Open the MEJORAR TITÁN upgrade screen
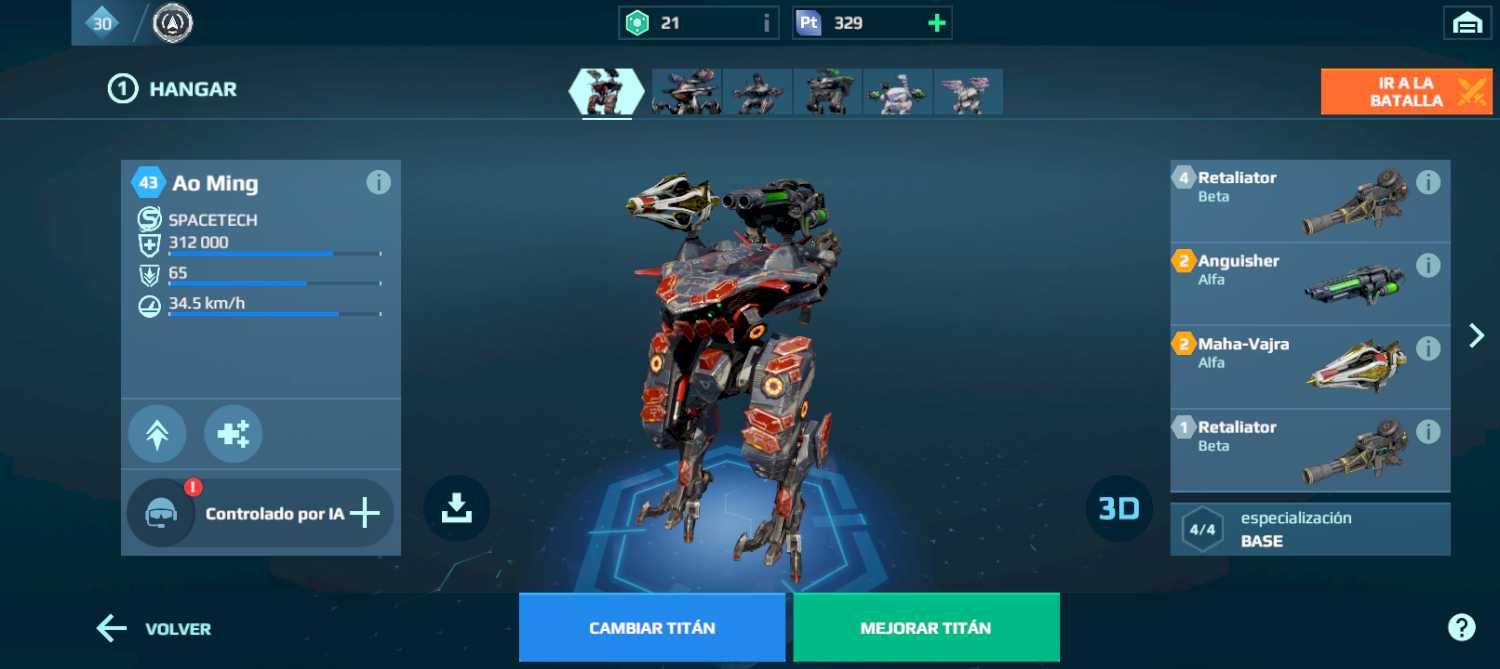The width and height of the screenshot is (1500, 669). (x=926, y=628)
